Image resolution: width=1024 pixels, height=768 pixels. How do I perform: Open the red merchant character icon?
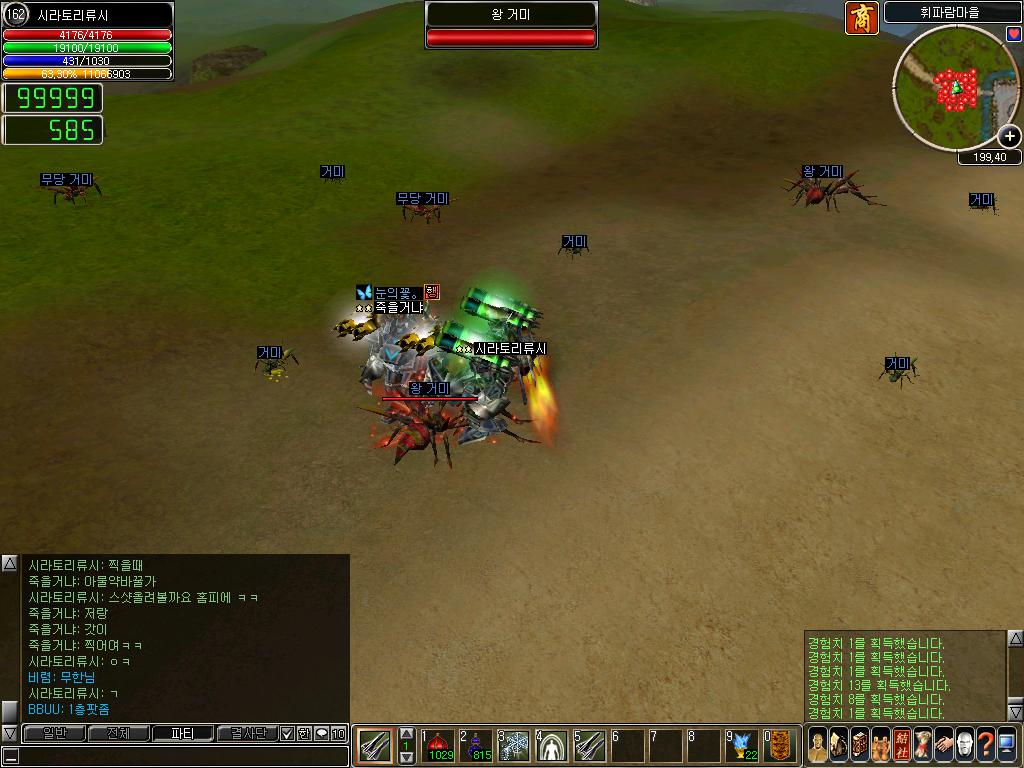861,18
